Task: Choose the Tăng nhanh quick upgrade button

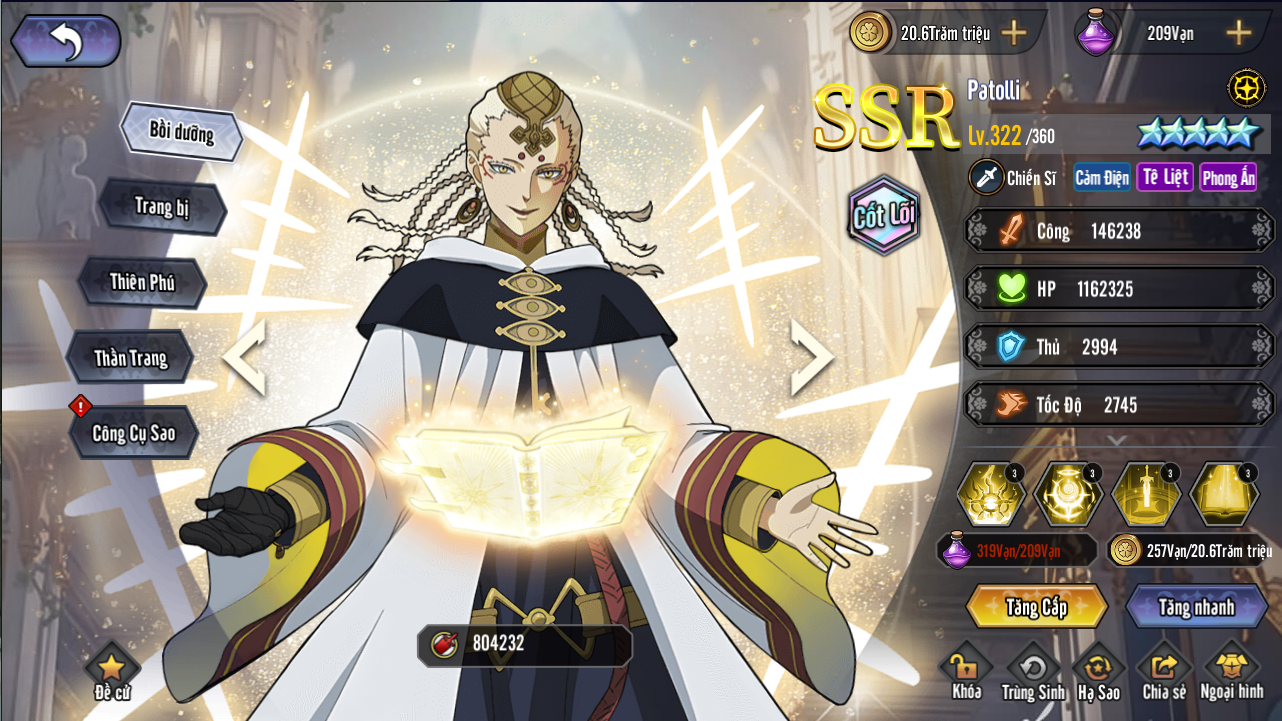Action: (1196, 607)
